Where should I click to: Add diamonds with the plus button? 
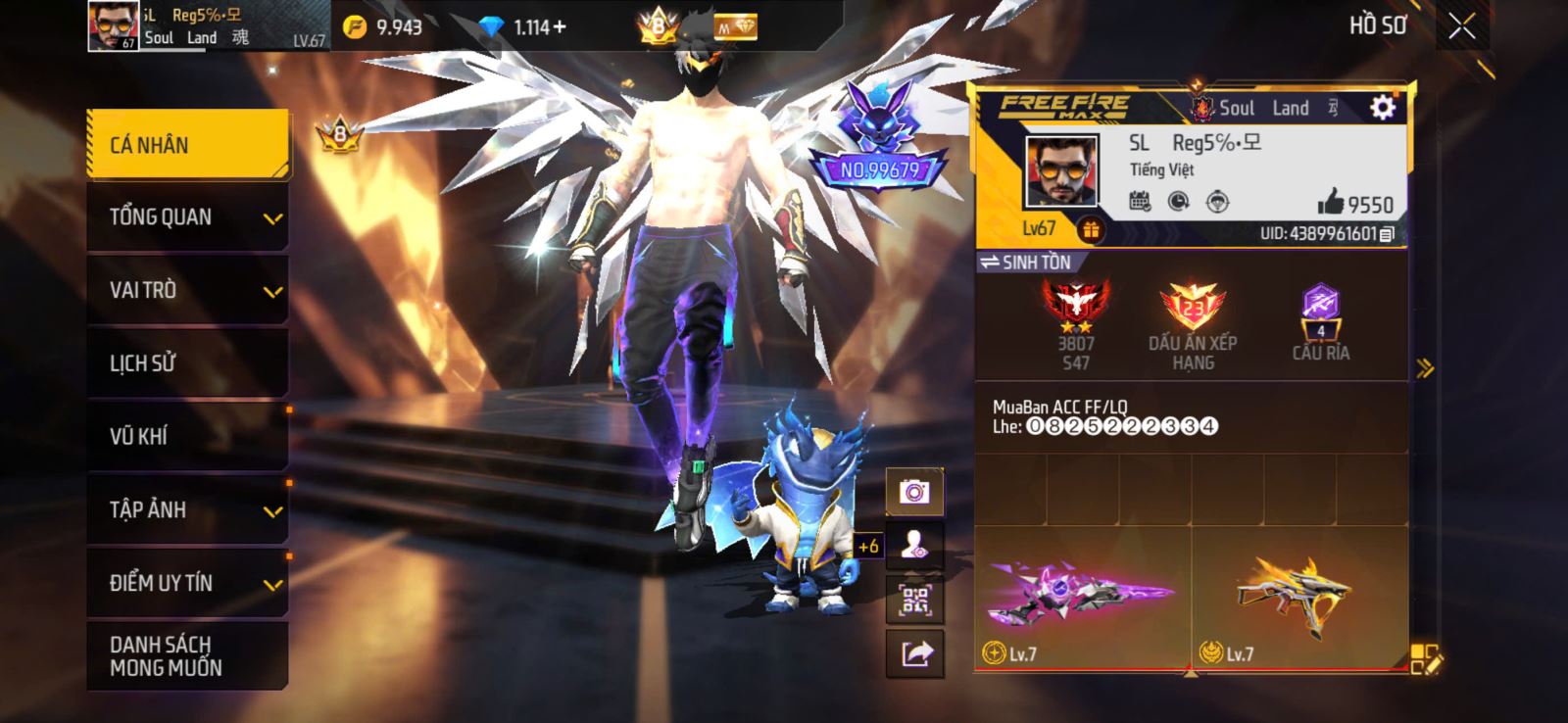tap(560, 26)
